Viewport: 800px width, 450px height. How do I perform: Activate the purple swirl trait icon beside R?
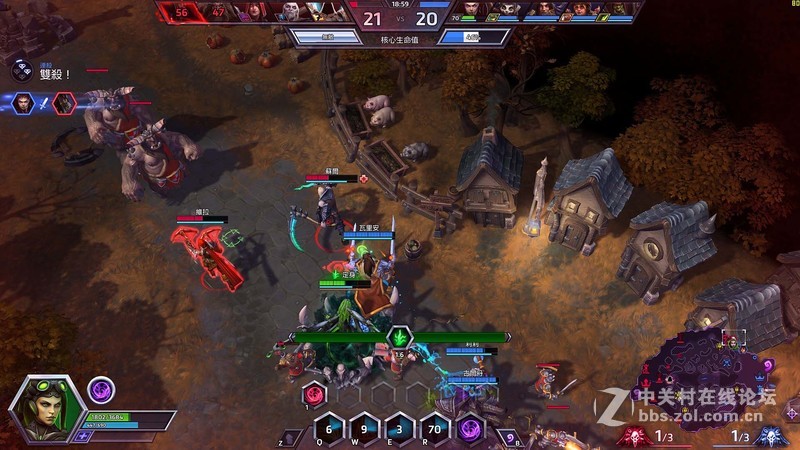(470, 429)
